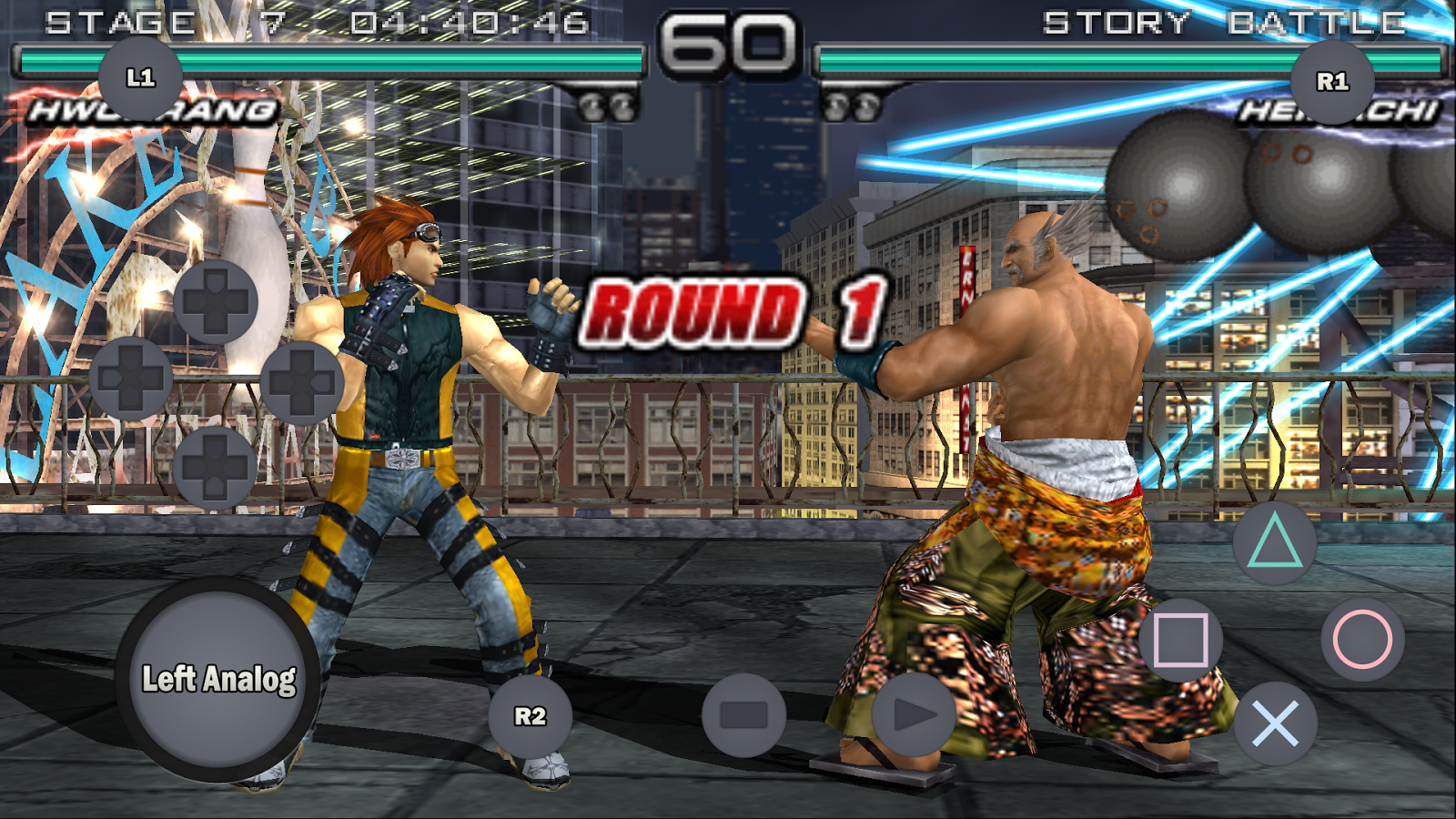The height and width of the screenshot is (819, 1456).
Task: Tap the R1 shoulder button
Action: point(1332,82)
